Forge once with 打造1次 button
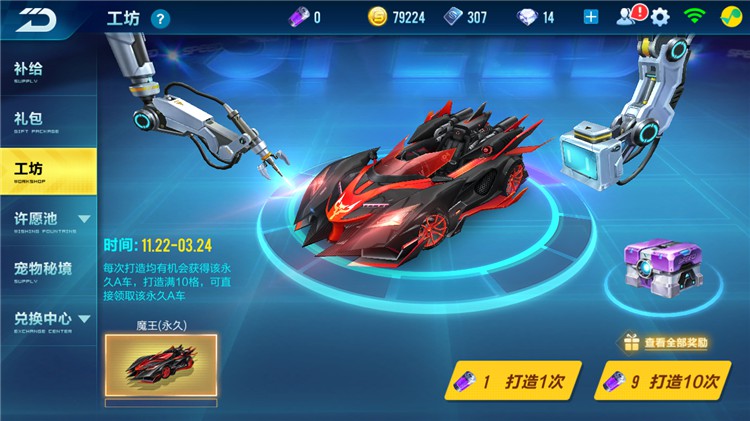The height and width of the screenshot is (421, 750). [x=513, y=381]
